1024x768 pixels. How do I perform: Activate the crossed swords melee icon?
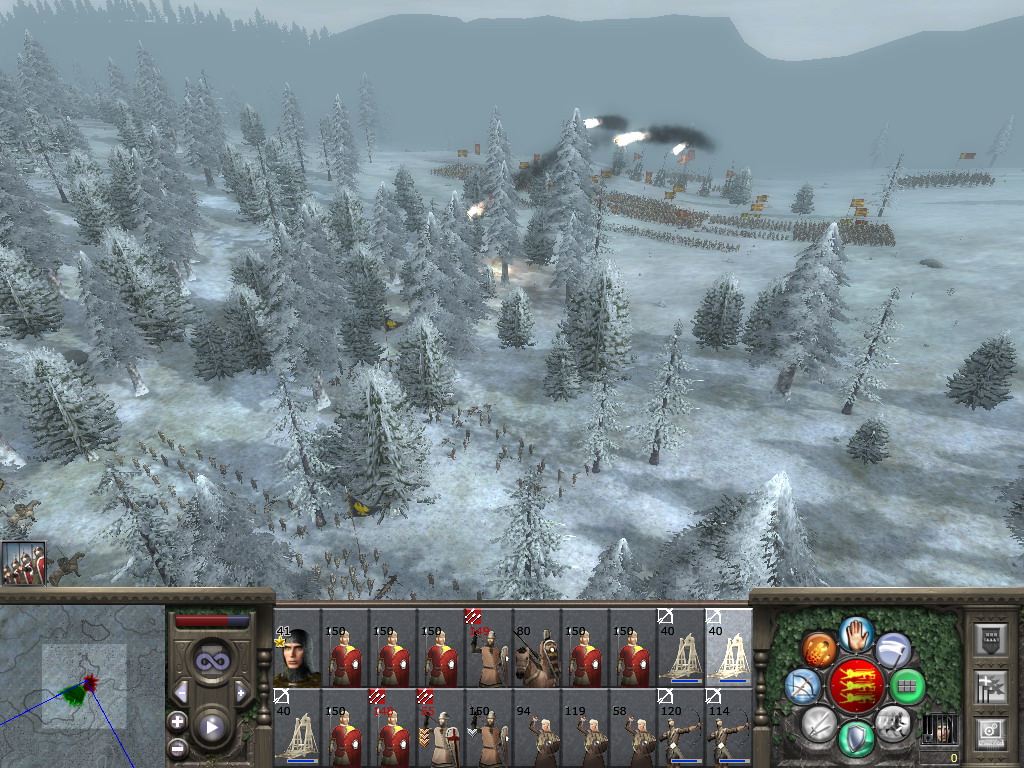coord(818,723)
